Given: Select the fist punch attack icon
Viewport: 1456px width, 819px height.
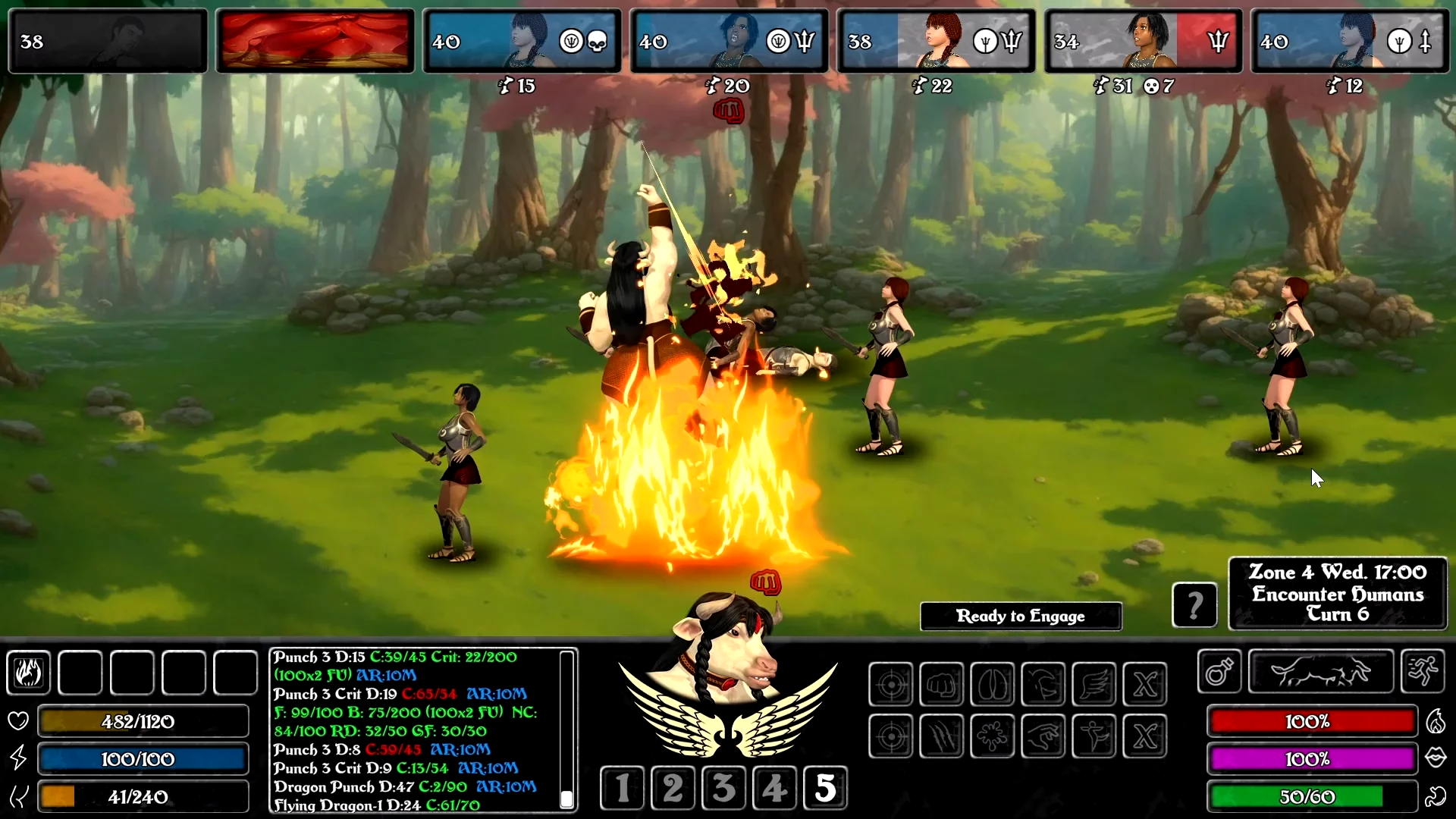Looking at the screenshot, I should (x=942, y=685).
